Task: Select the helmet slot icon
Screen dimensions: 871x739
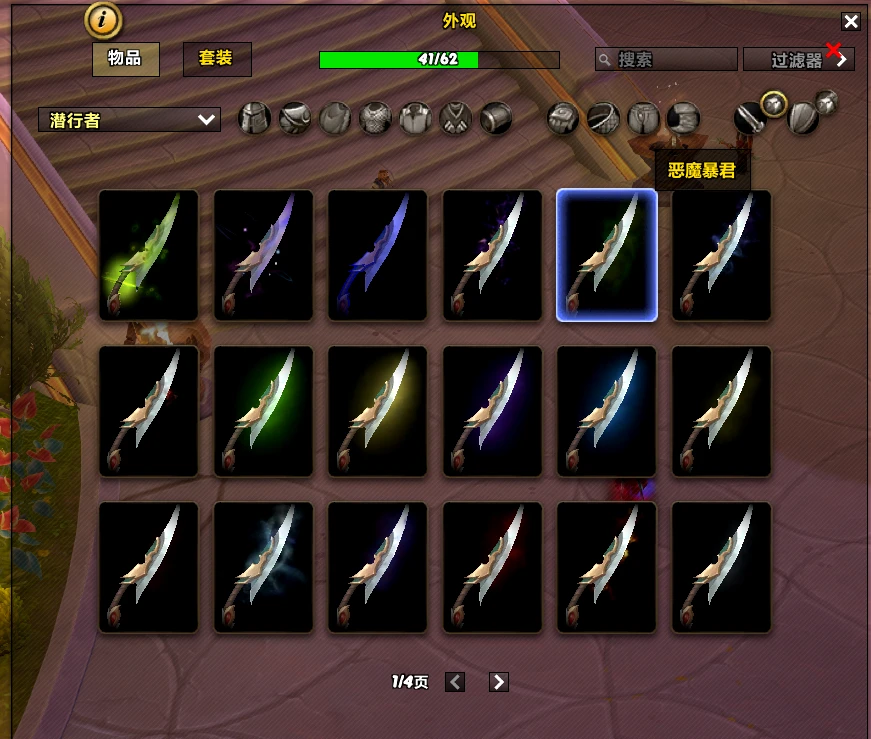Action: (x=255, y=119)
